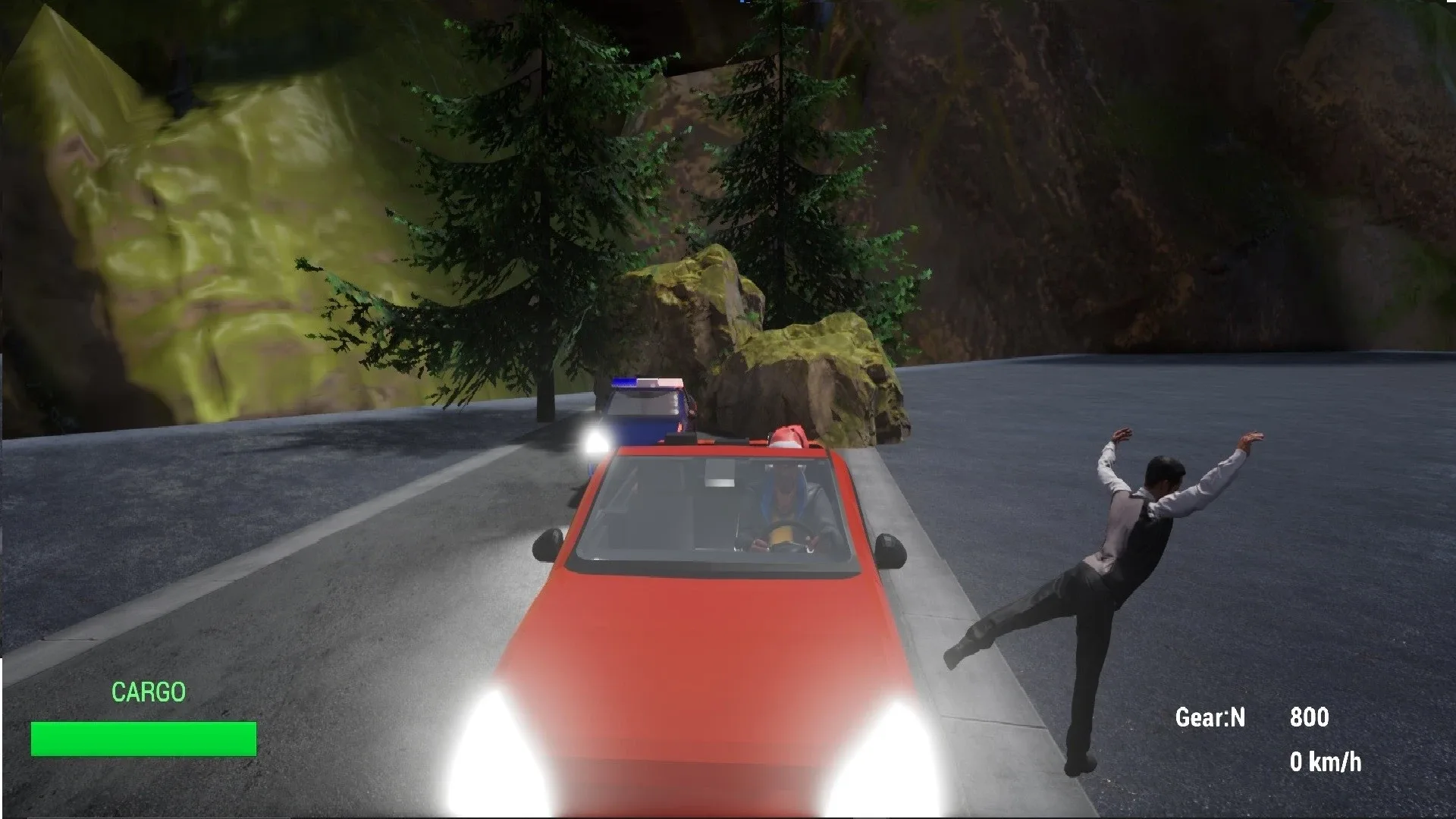
Task: Click the CARGO label text
Action: pyautogui.click(x=149, y=692)
